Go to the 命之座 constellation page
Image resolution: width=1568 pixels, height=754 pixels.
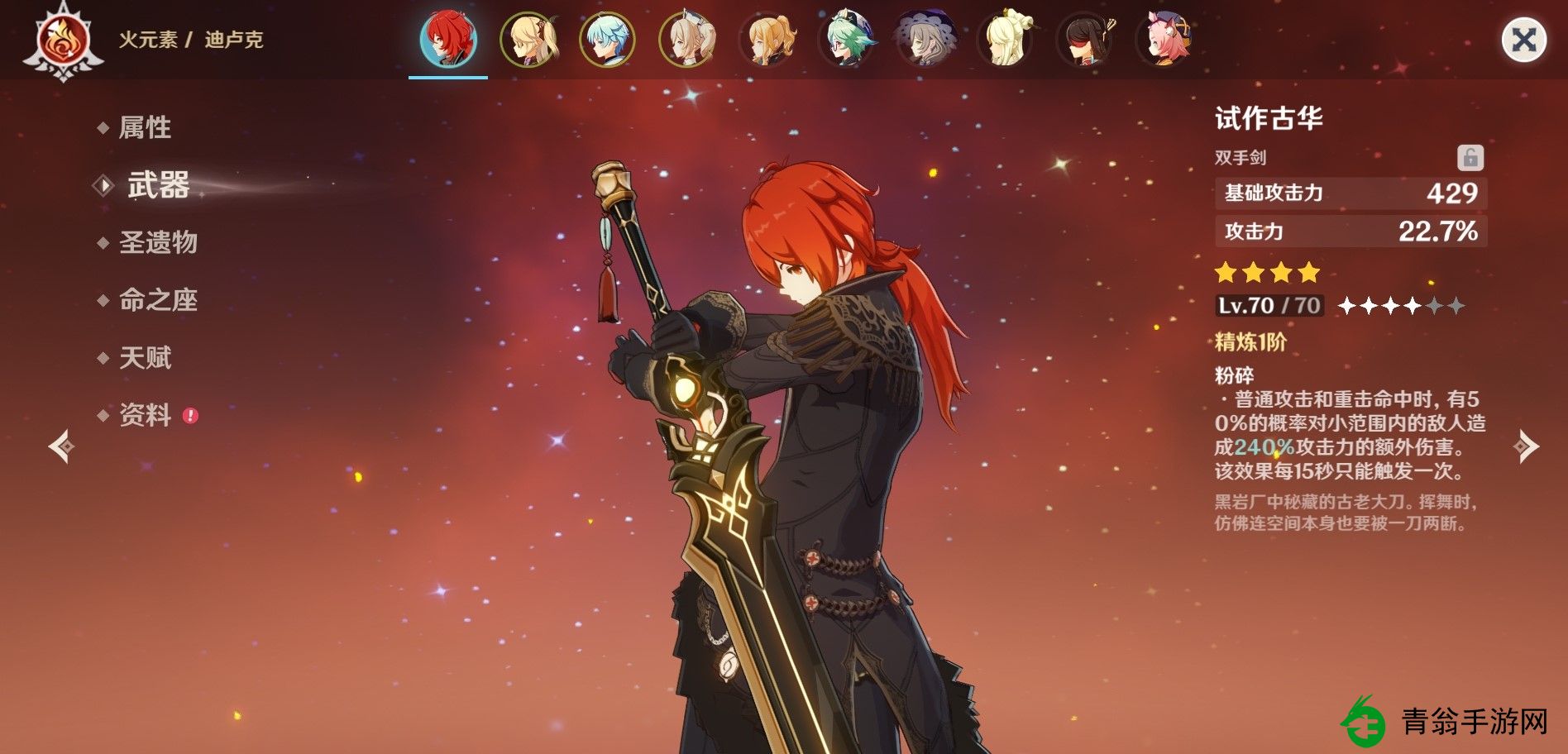tap(158, 300)
